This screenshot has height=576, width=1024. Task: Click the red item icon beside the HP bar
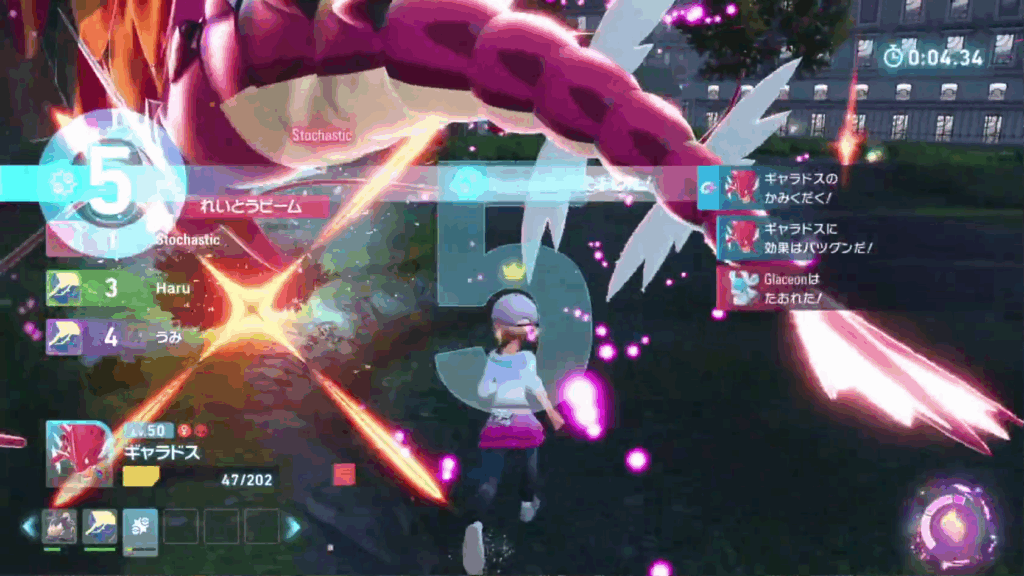[344, 475]
